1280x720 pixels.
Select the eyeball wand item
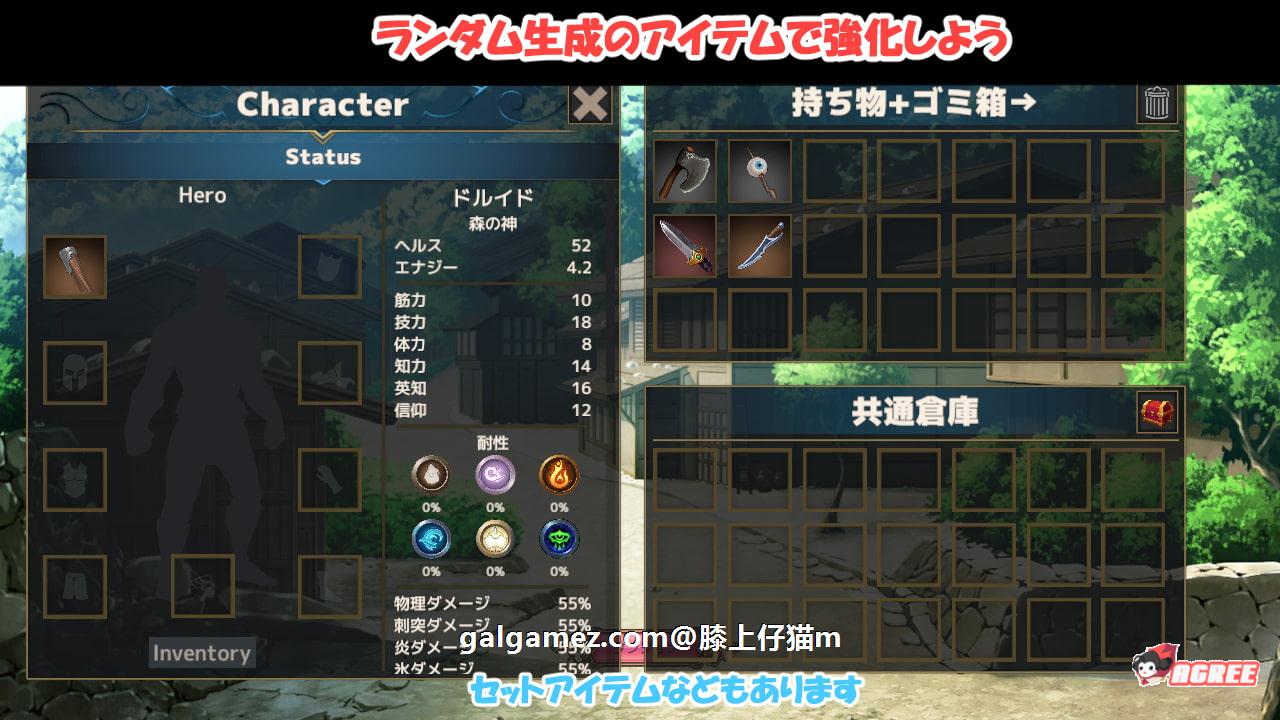pos(758,169)
